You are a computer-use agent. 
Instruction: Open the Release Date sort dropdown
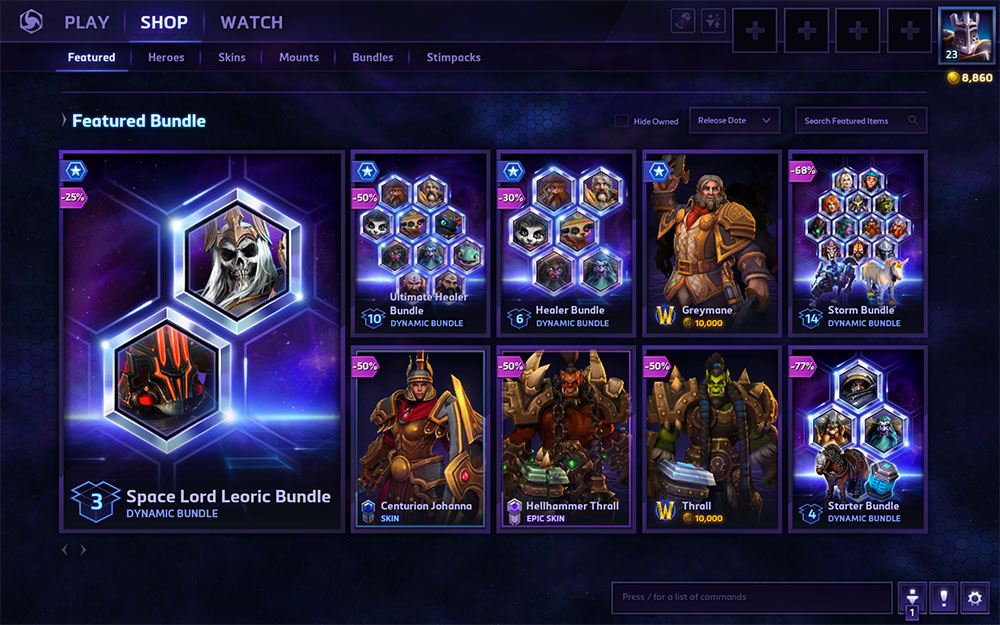[x=738, y=121]
